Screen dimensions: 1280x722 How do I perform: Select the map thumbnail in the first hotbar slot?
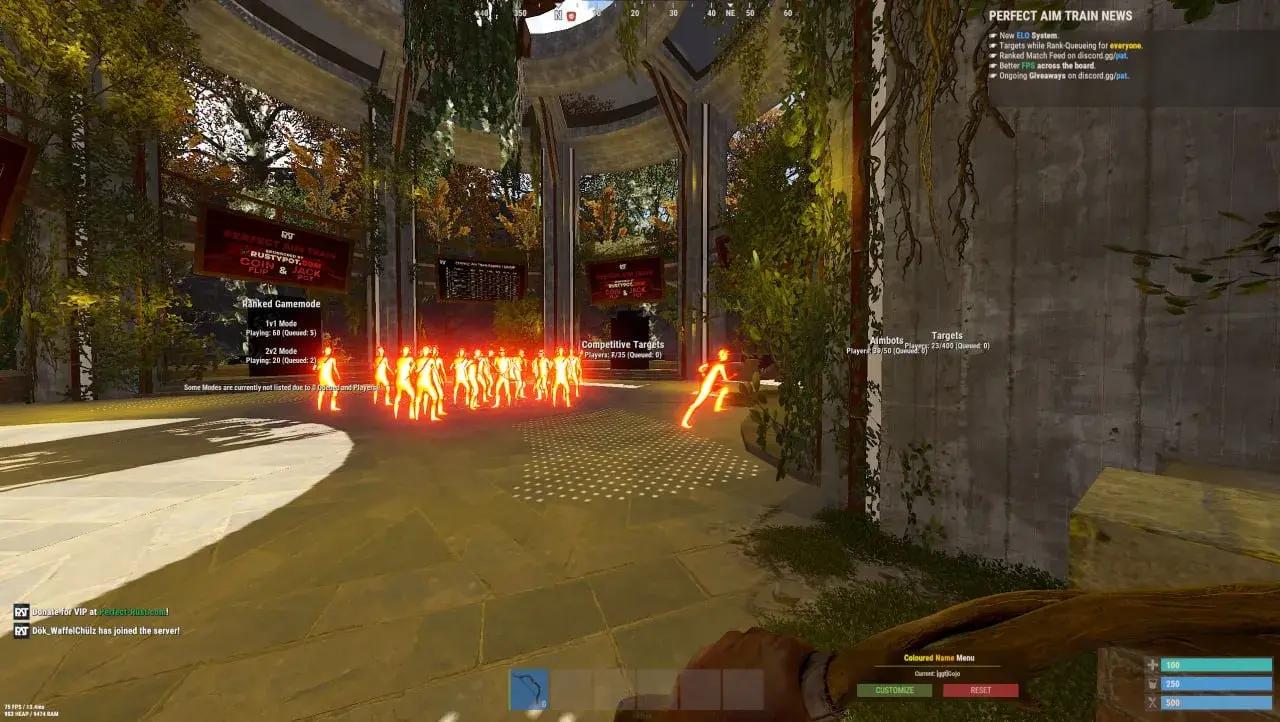click(x=531, y=688)
